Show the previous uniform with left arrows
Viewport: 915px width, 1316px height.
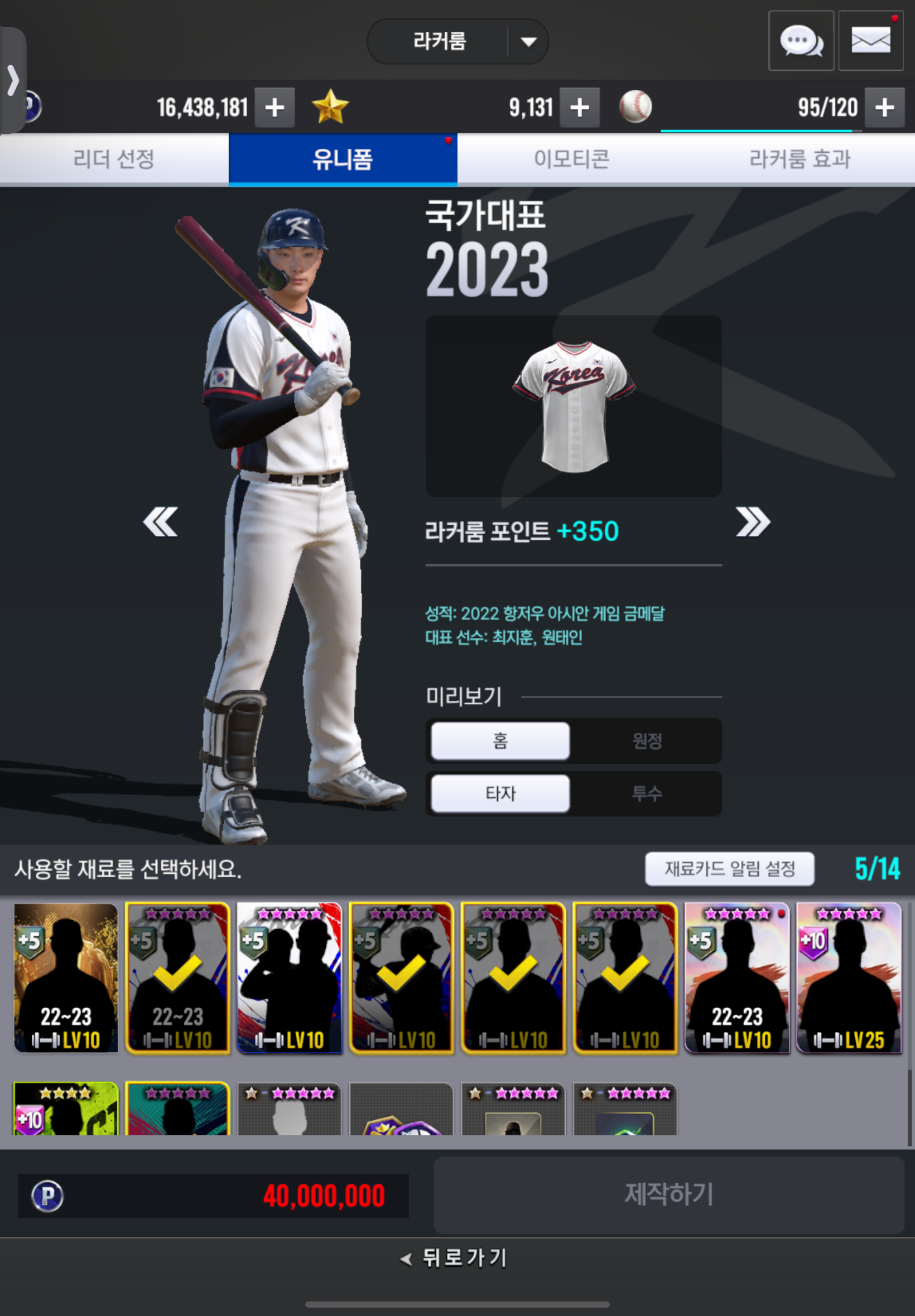click(160, 522)
